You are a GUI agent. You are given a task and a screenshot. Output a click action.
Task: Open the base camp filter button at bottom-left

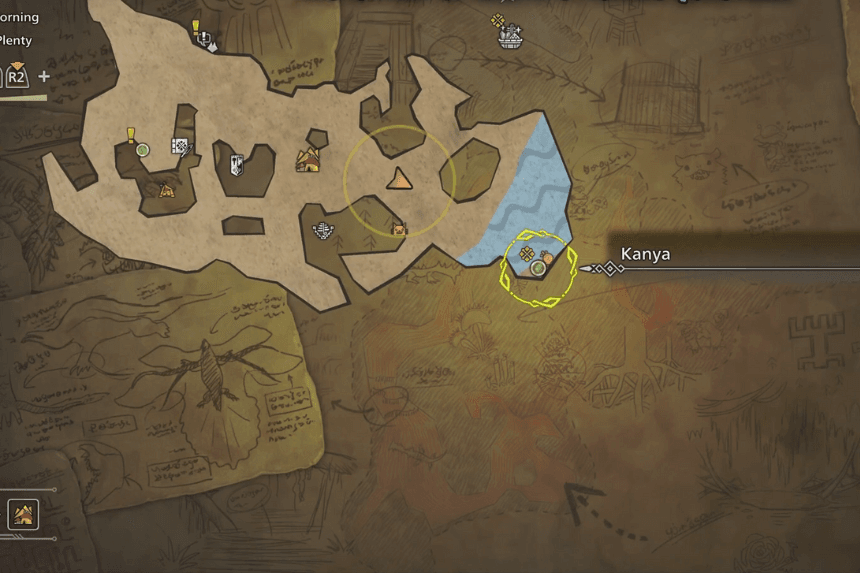point(23,514)
